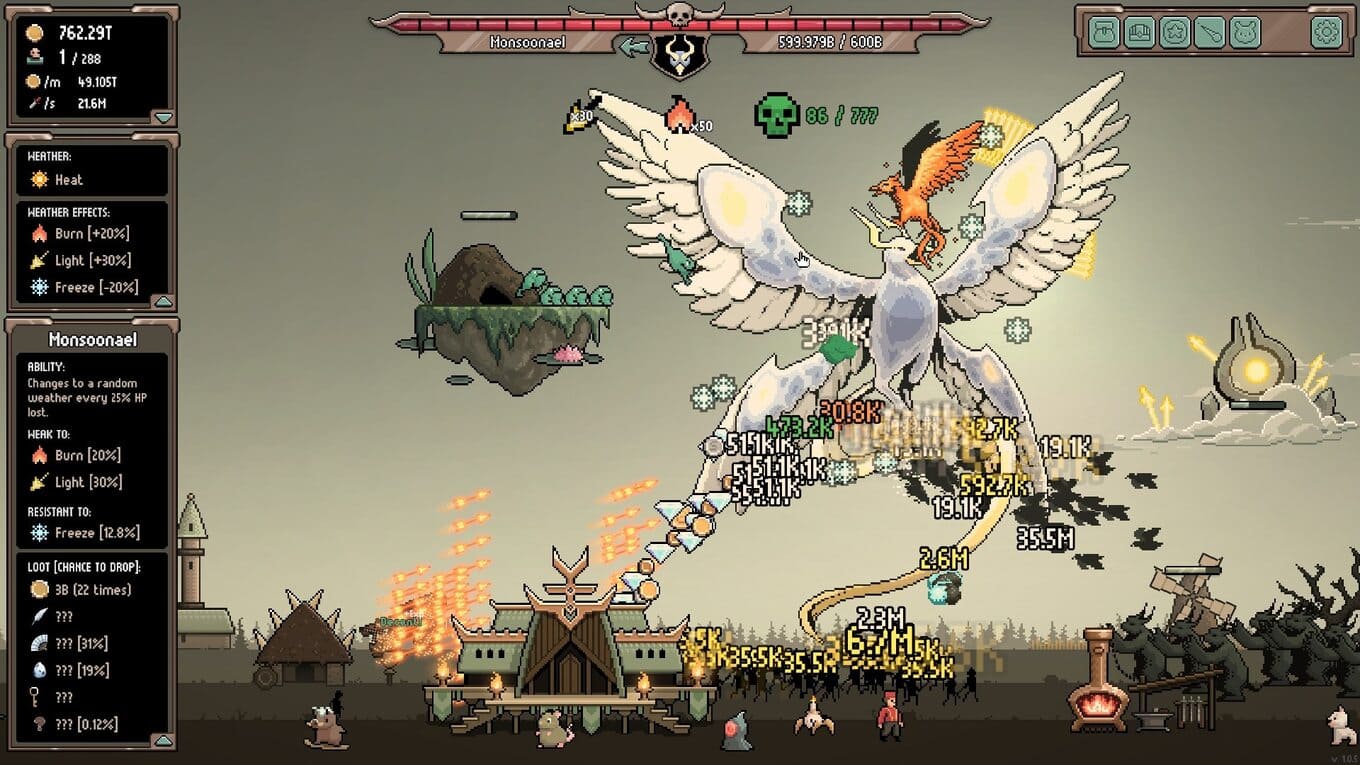Viewport: 1360px width, 765px height.
Task: Click the left arrow beside the boss emblem
Action: coord(632,46)
